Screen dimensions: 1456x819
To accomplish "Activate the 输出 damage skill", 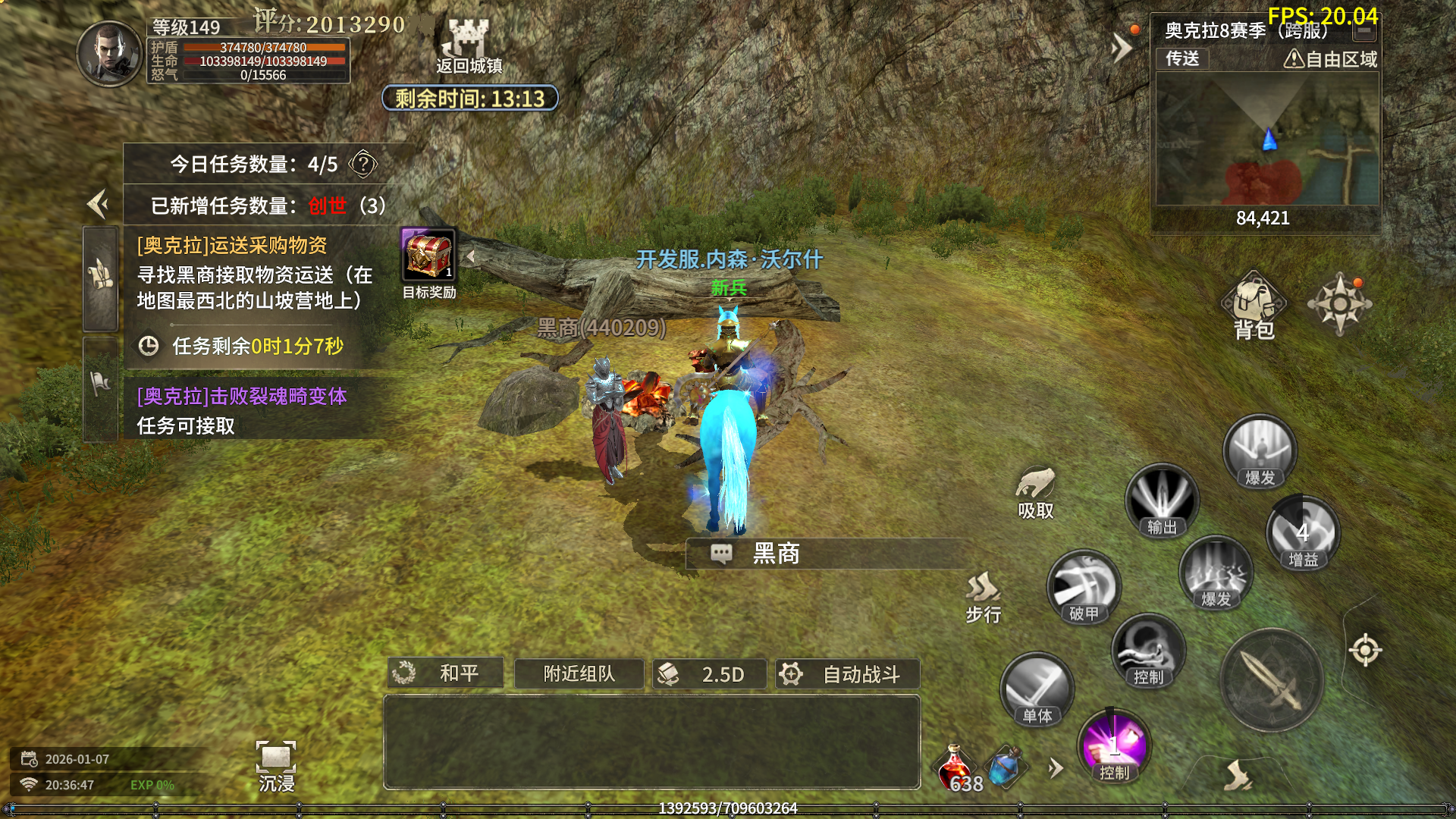I will tap(1161, 501).
